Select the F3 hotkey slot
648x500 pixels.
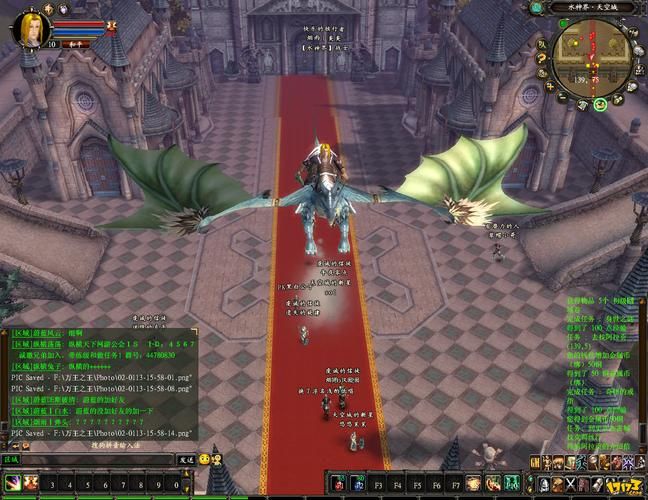click(379, 484)
